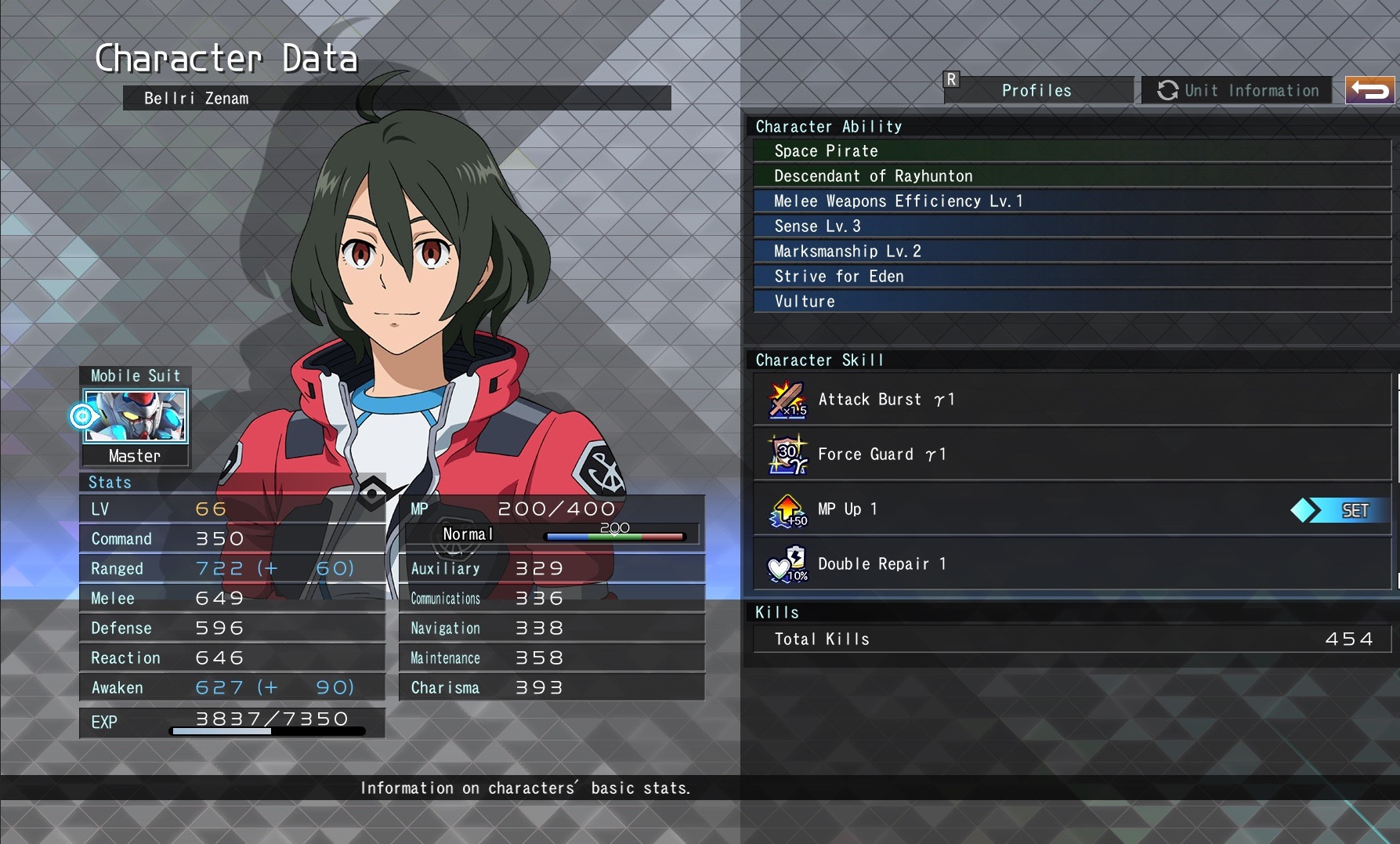
Task: Select the Strive for Eden ability
Action: tap(1072, 277)
